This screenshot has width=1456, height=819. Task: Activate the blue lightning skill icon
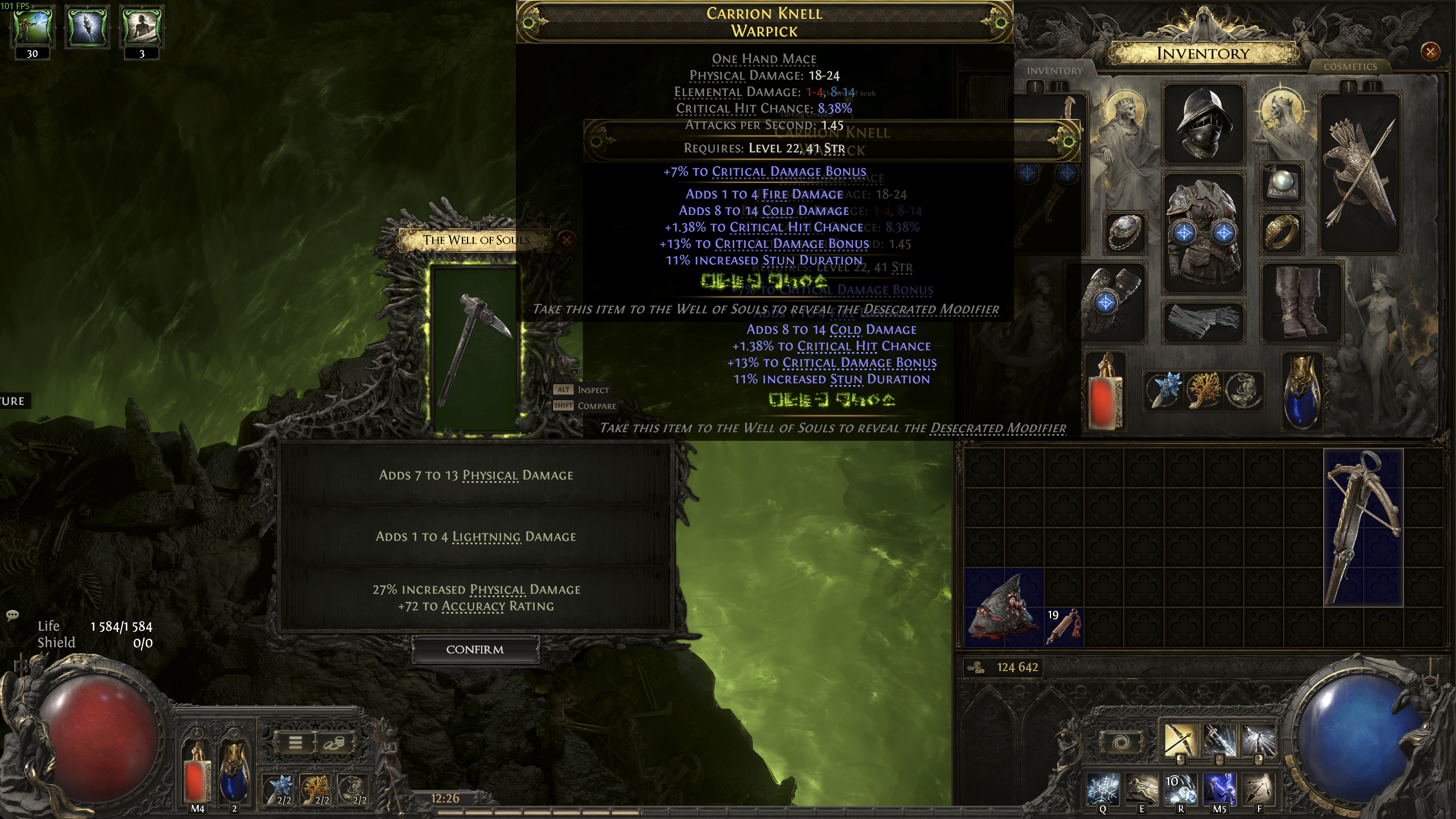1219,791
